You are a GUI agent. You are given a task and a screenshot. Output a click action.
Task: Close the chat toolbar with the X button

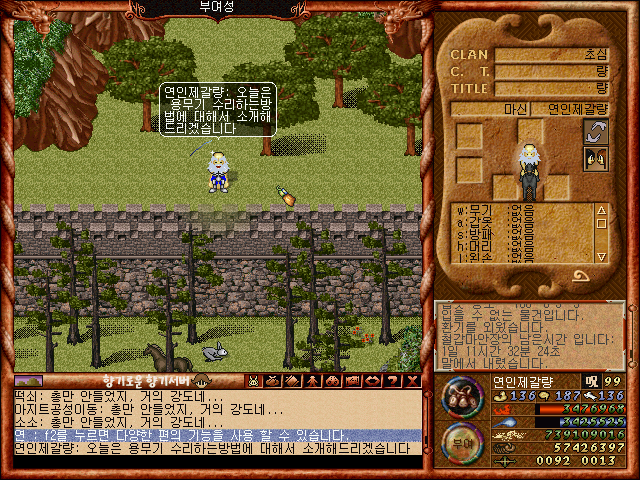pos(413,381)
